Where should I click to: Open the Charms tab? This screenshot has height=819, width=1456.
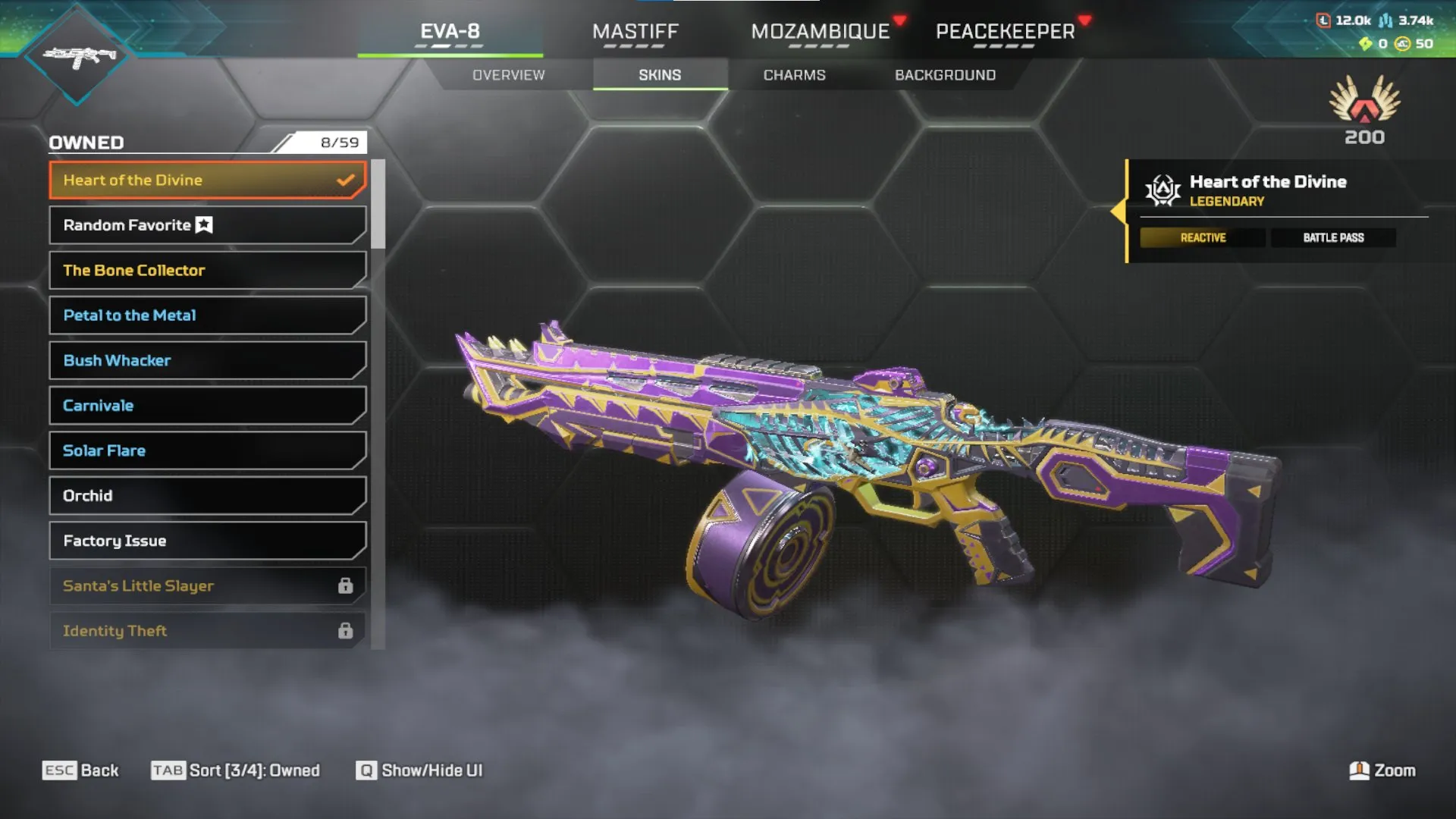point(795,74)
